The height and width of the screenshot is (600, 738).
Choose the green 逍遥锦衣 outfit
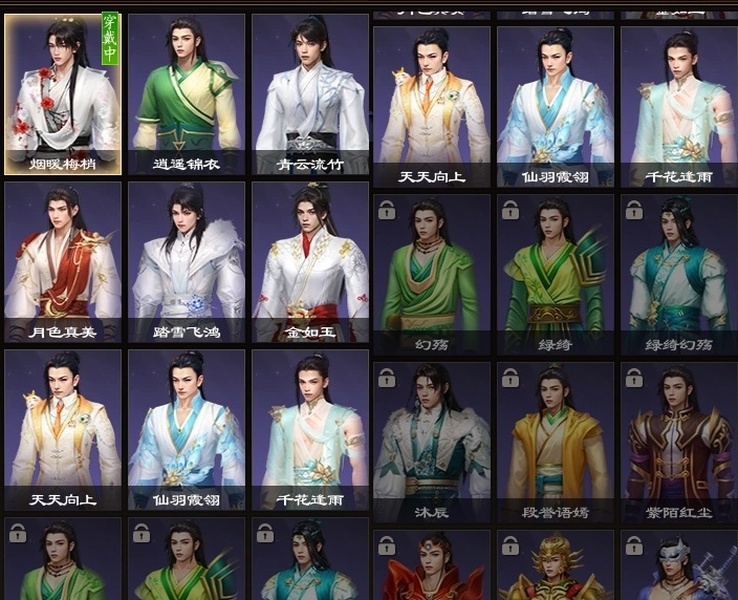[x=186, y=94]
